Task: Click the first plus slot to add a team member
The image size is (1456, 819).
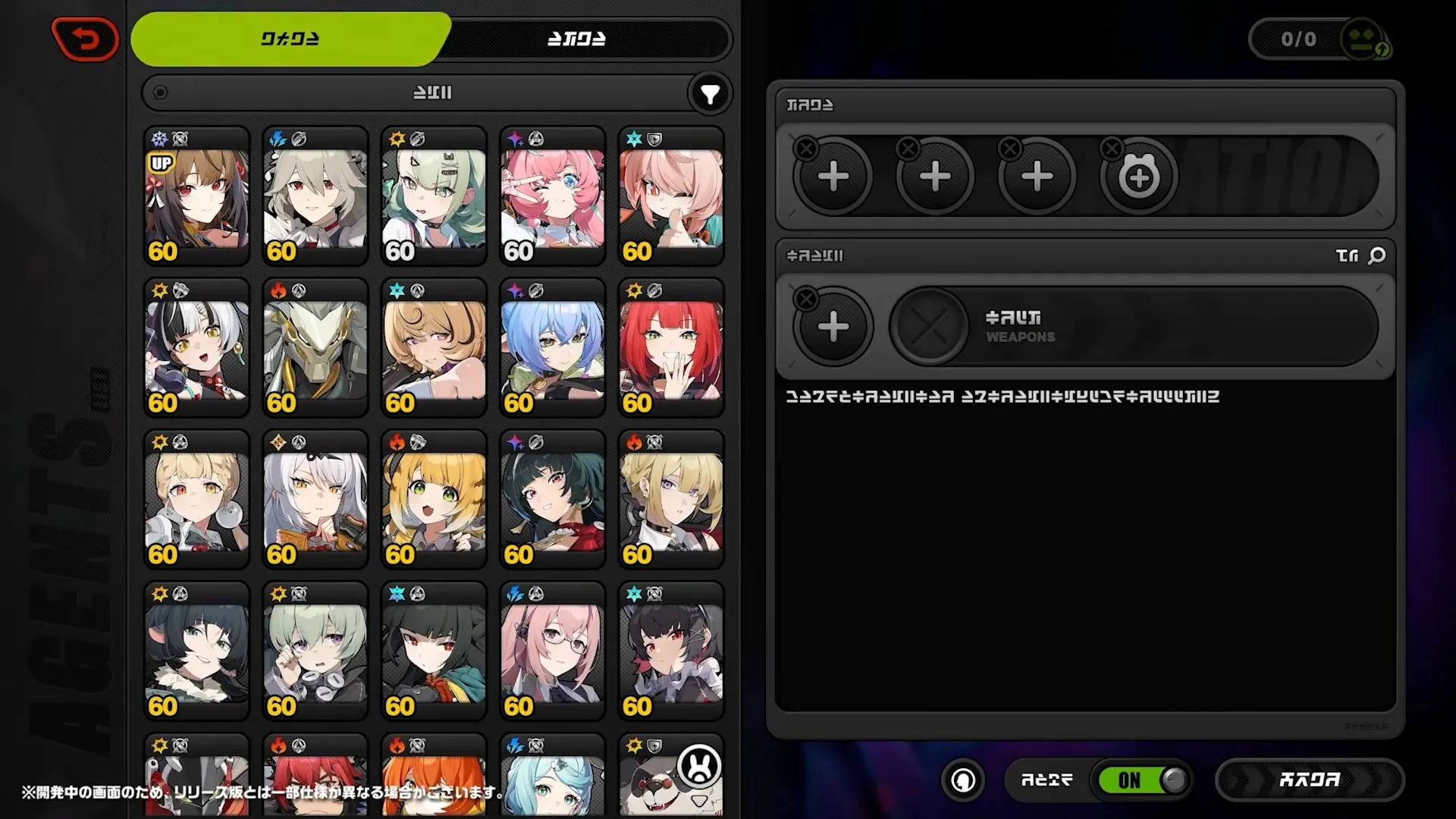Action: coord(833,176)
